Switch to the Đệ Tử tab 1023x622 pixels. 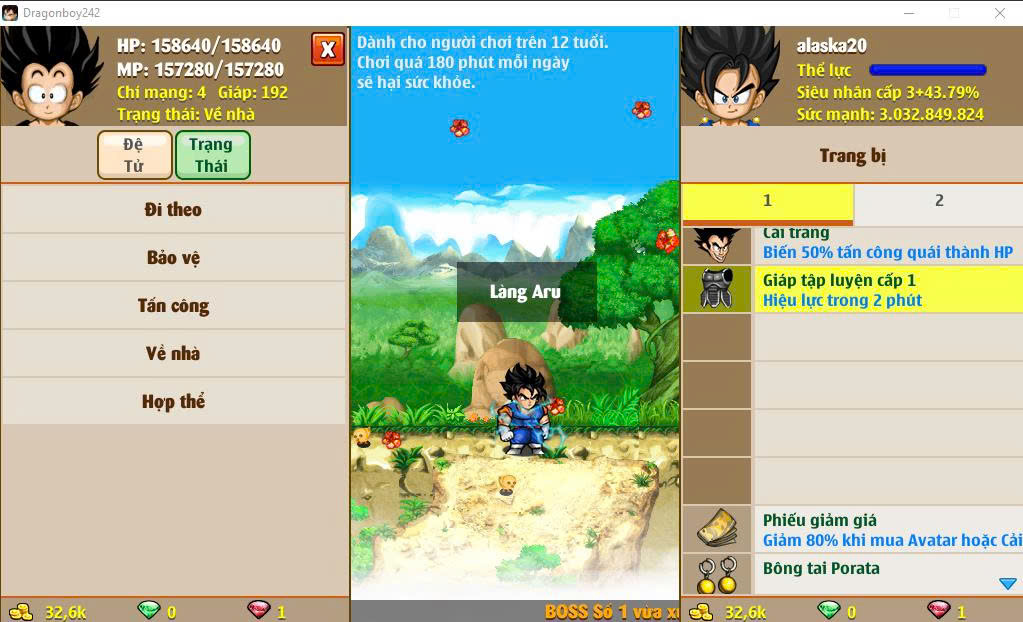(134, 155)
